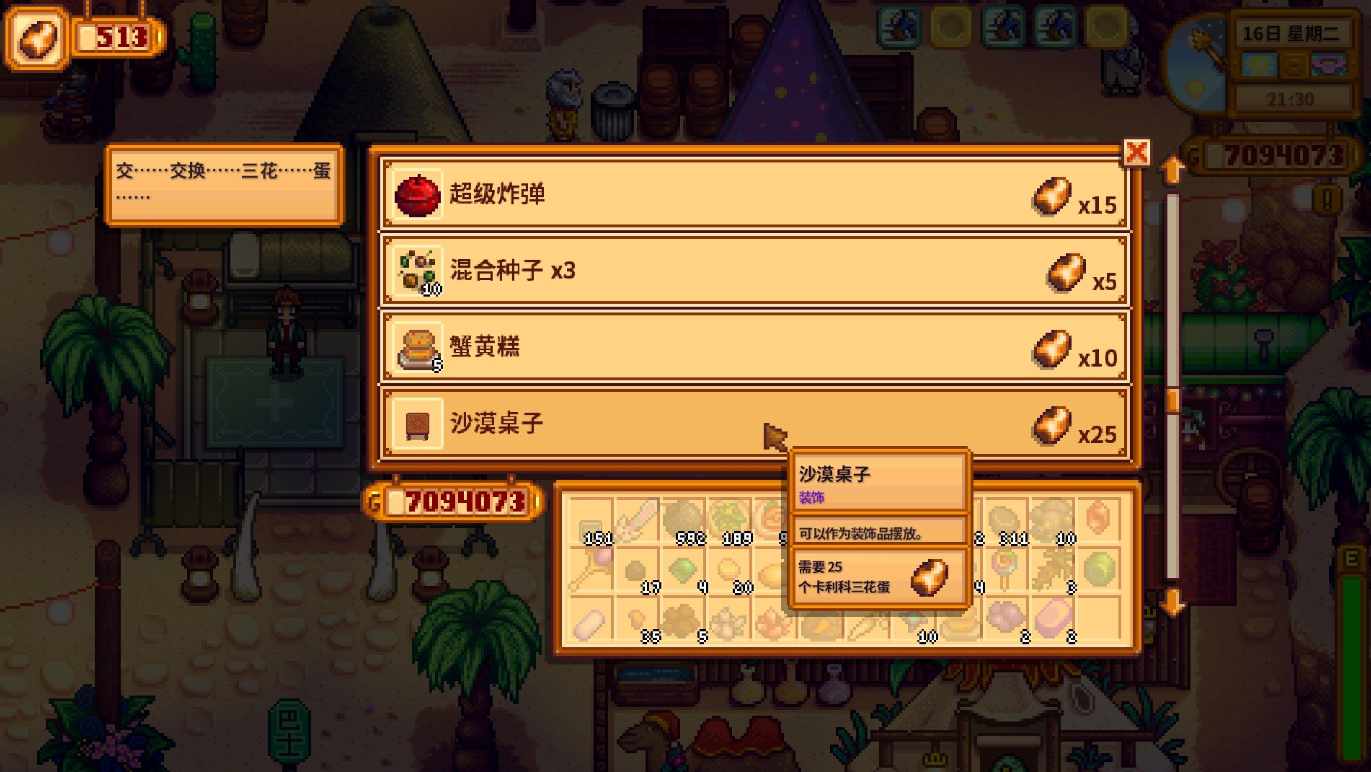1371x772 pixels.
Task: Click the shop list scrollbar thumb
Action: click(1174, 399)
